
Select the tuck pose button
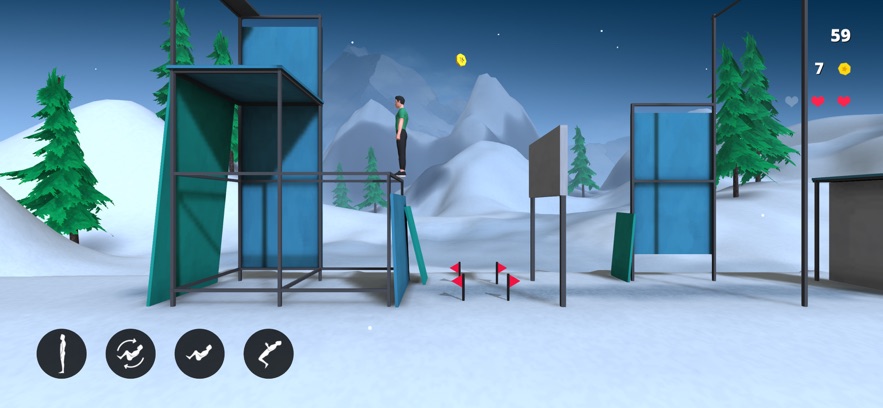(x=200, y=354)
